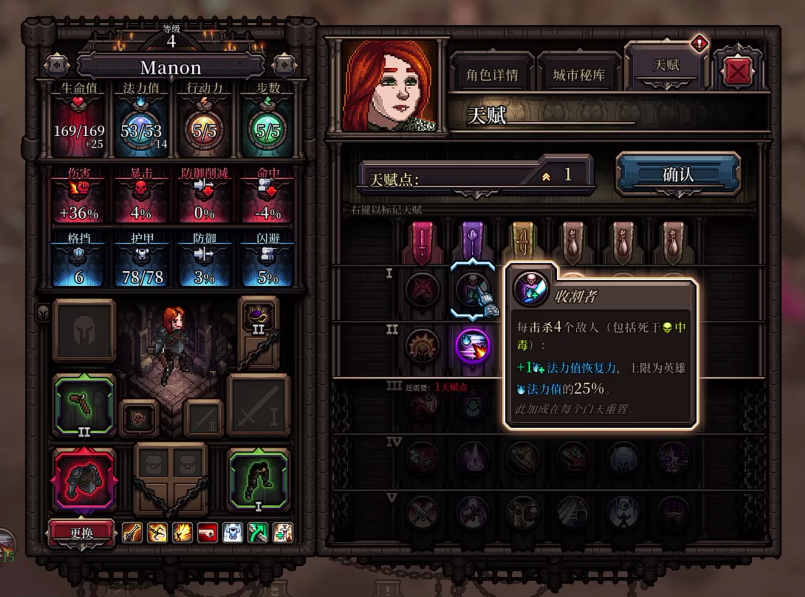Open the 城市秘库 tab
This screenshot has height=597, width=805.
coord(578,74)
